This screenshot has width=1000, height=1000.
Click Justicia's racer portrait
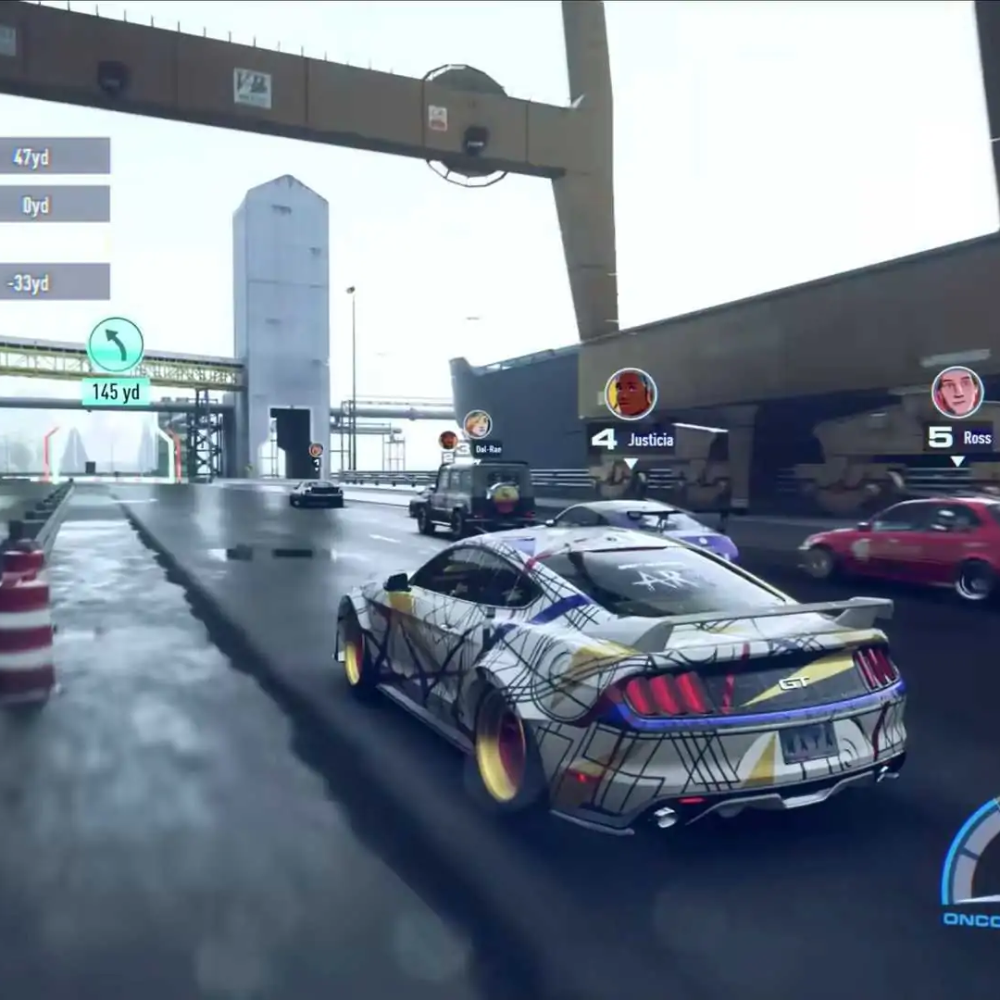click(631, 394)
